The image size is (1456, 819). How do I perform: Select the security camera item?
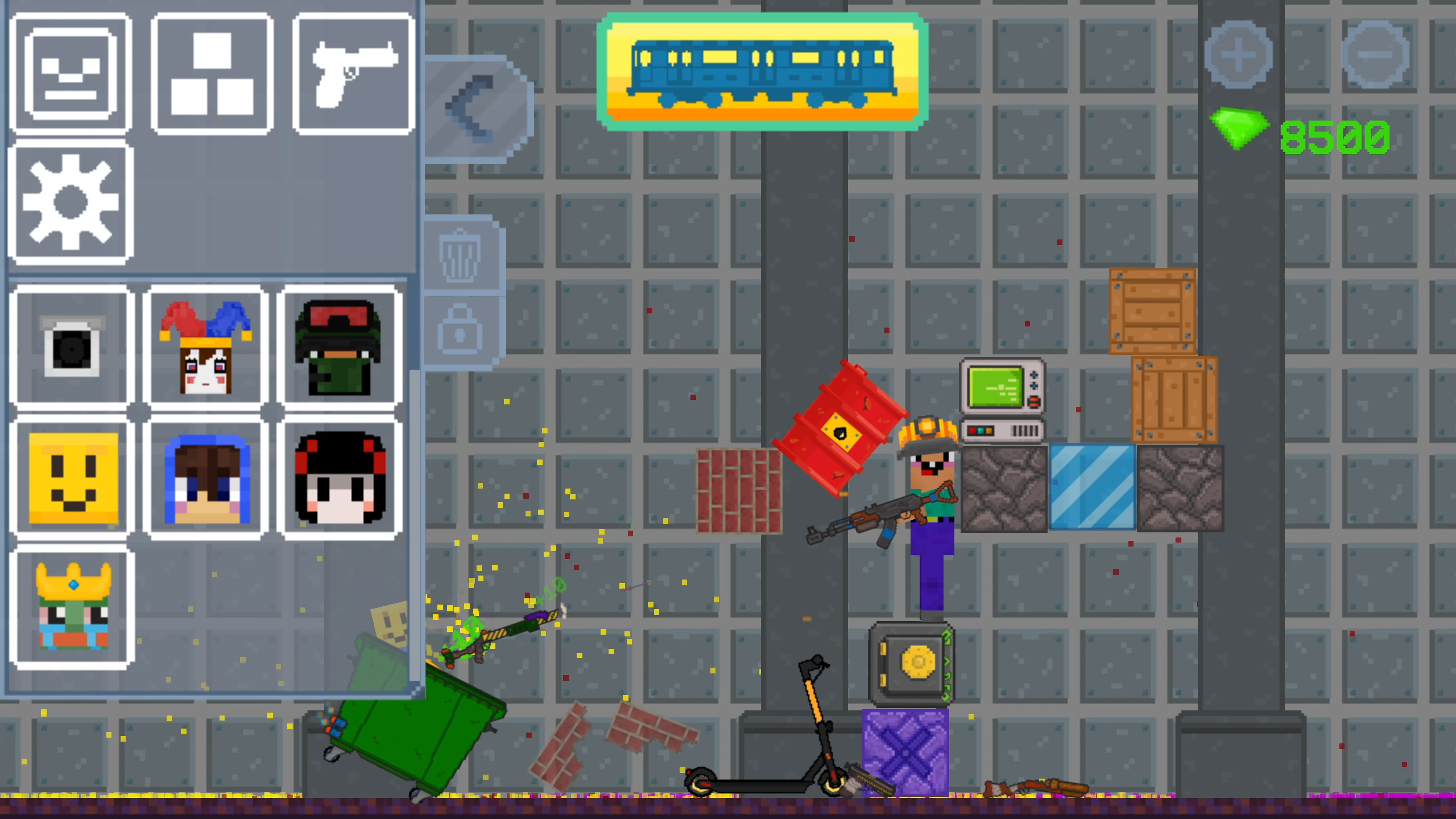click(71, 345)
